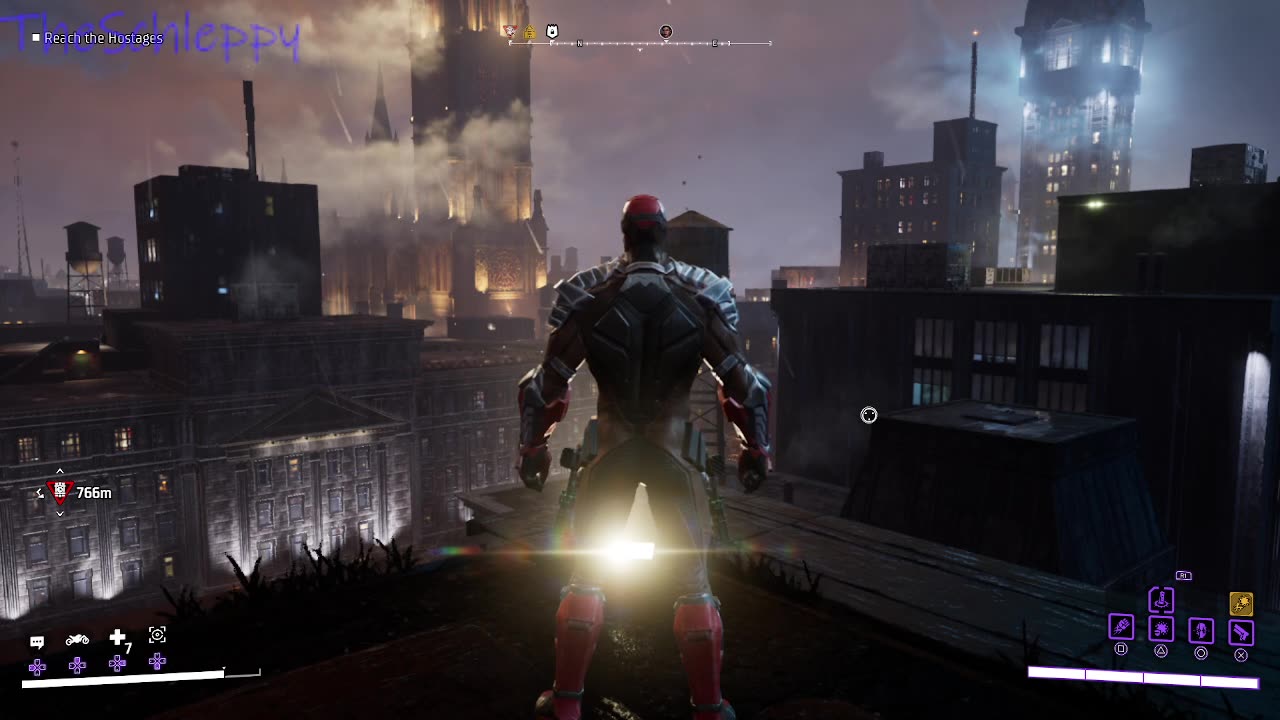
Task: Trigger the fist punch ability icon
Action: pyautogui.click(x=1121, y=627)
